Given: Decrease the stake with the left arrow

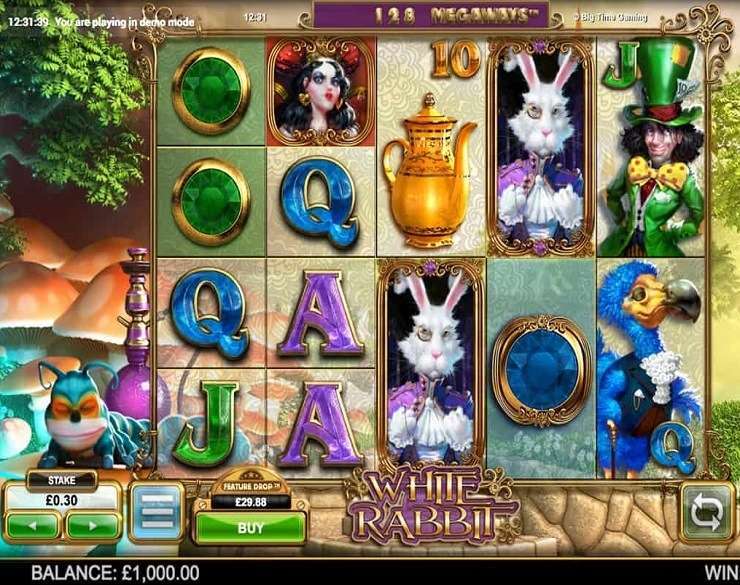Looking at the screenshot, I should tap(35, 523).
